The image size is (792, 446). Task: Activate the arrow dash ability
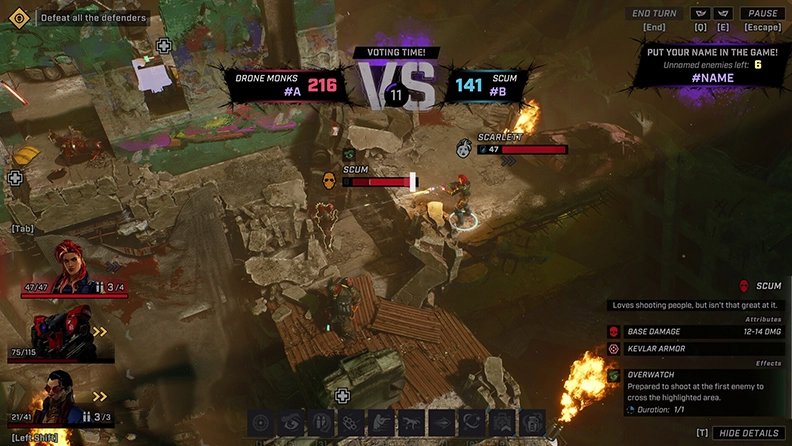[442, 423]
